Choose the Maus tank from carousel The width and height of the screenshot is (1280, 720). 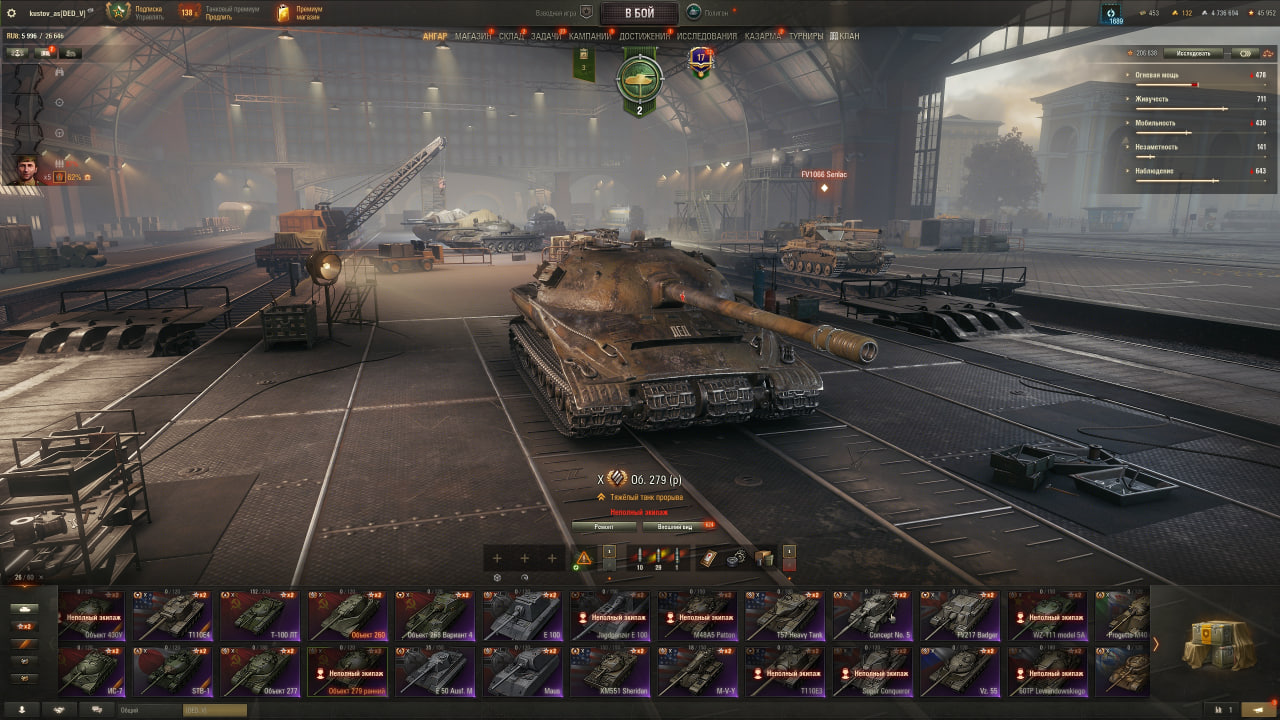(x=521, y=671)
